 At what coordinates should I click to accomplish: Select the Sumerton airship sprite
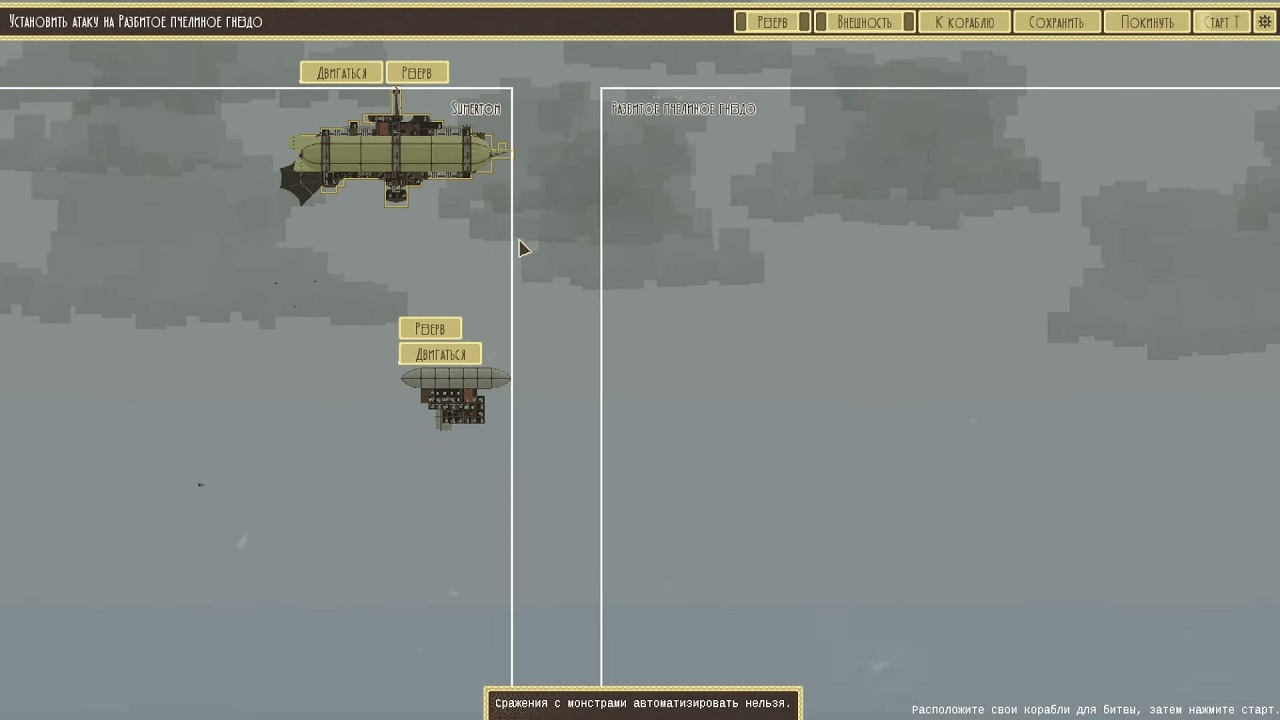point(395,150)
